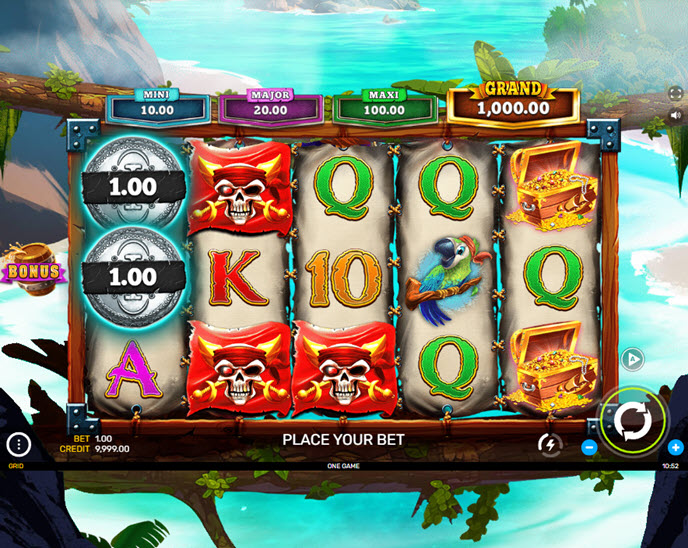
Task: Turn on autoplay with the play icon
Action: click(x=632, y=359)
